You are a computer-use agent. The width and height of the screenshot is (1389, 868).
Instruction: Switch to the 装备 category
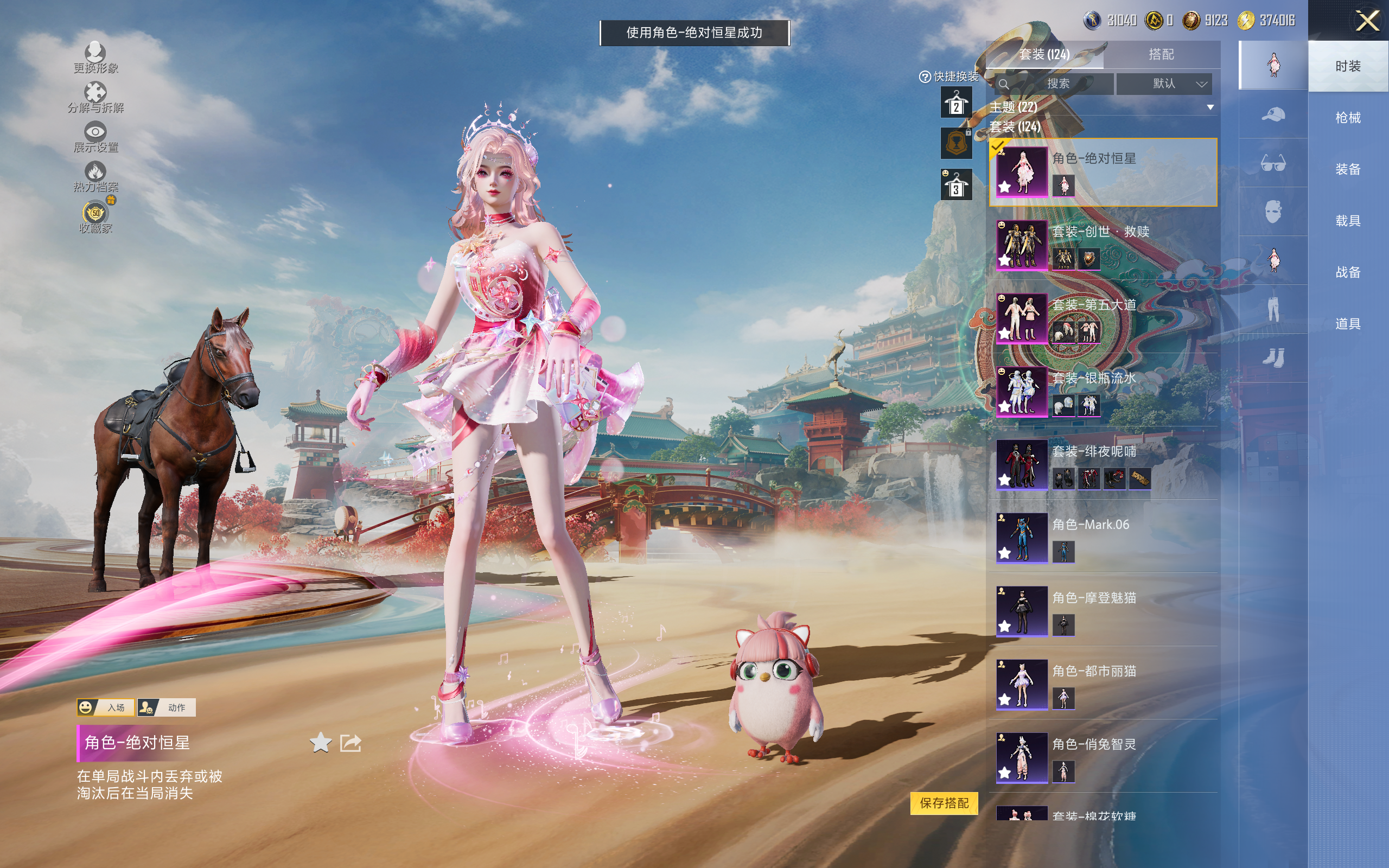[1348, 169]
